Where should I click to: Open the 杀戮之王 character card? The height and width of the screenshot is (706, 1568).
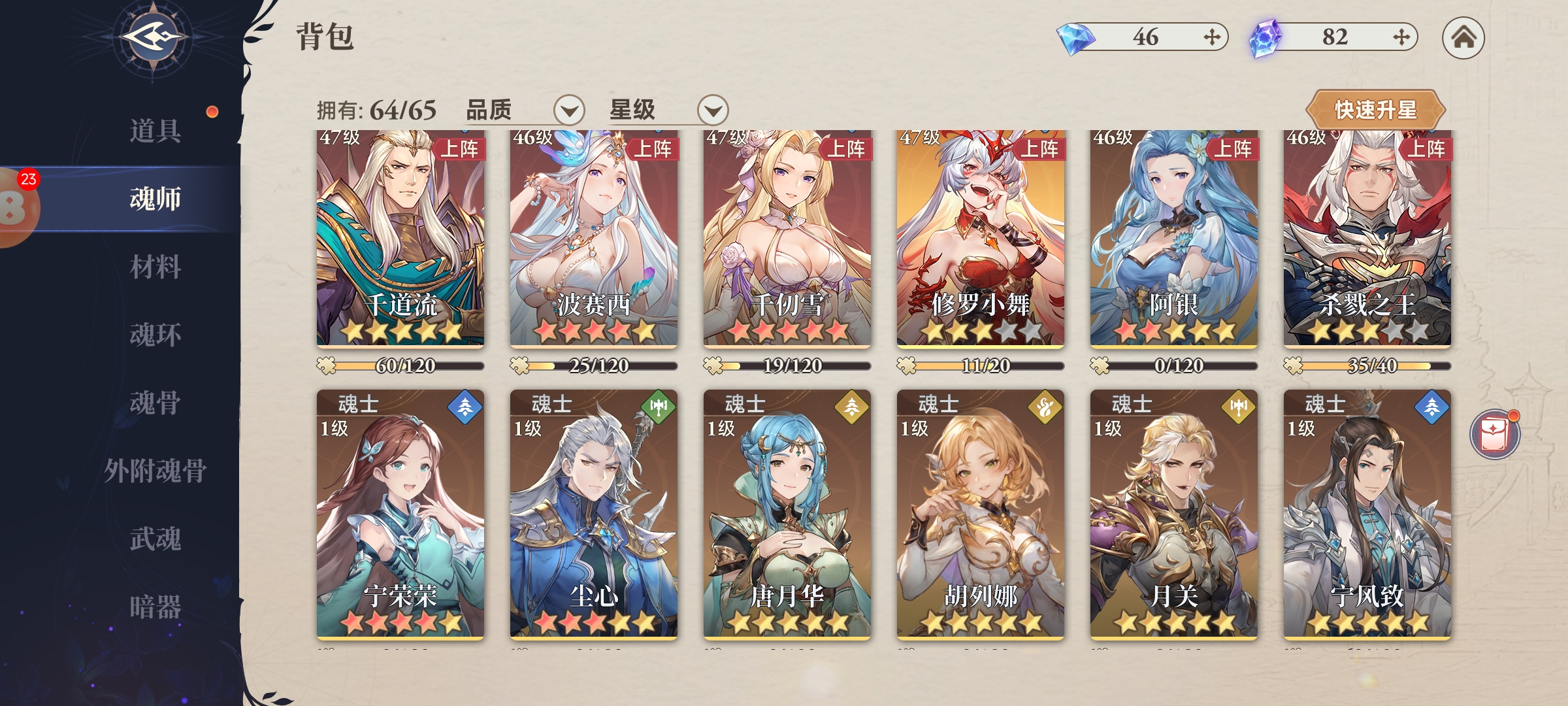(x=1367, y=239)
